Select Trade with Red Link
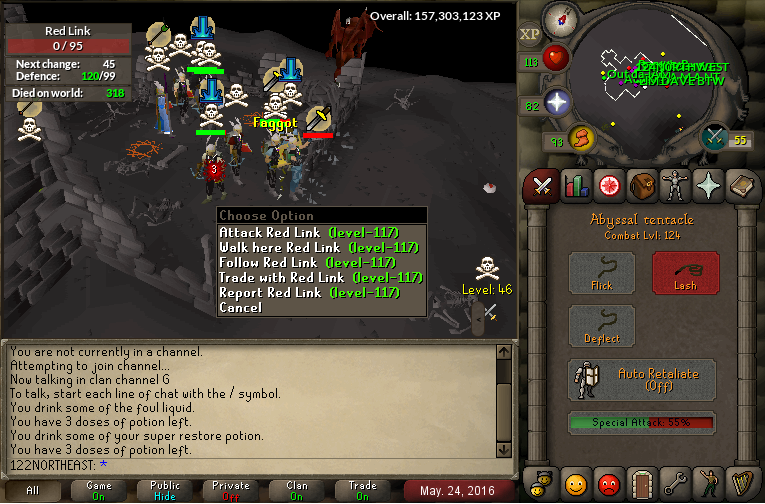 [320, 277]
